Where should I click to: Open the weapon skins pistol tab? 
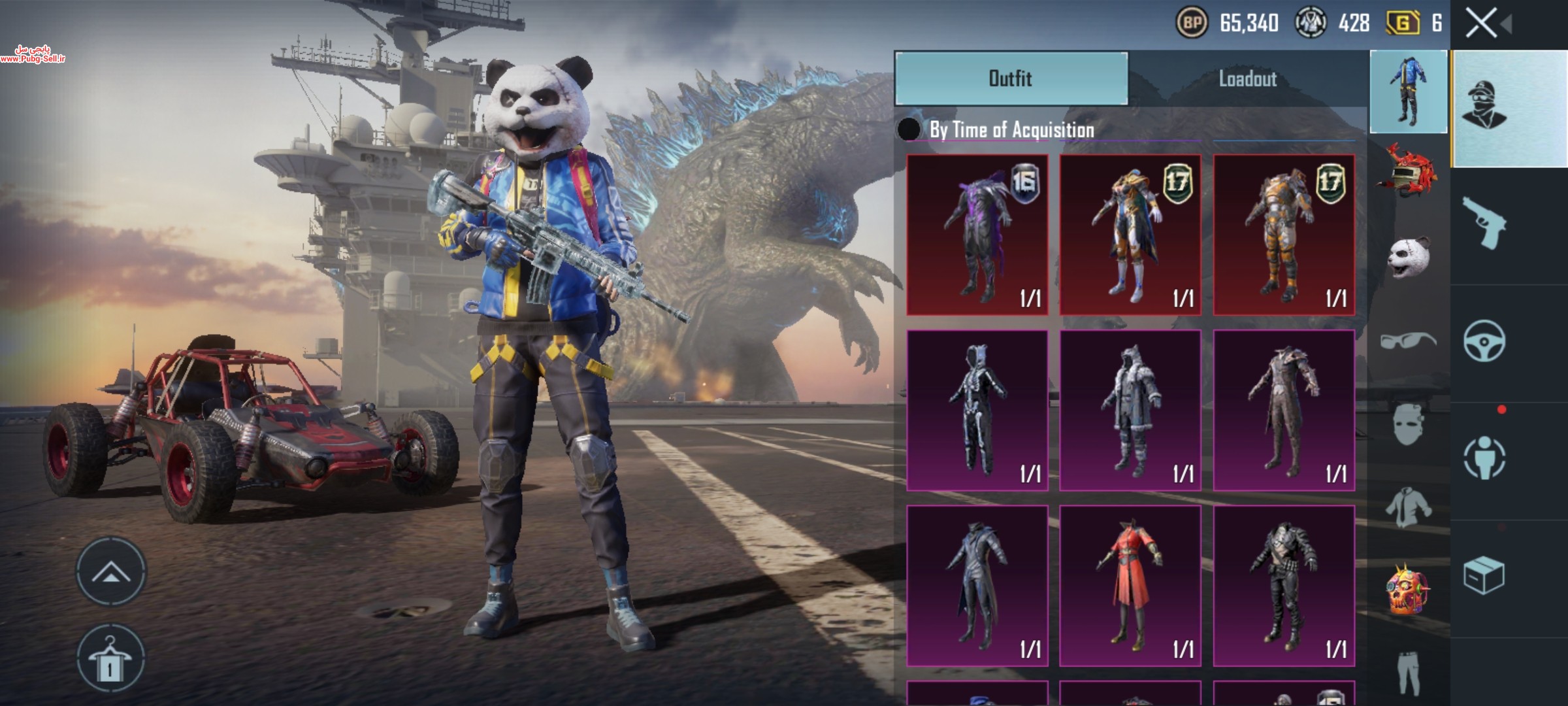(x=1484, y=224)
